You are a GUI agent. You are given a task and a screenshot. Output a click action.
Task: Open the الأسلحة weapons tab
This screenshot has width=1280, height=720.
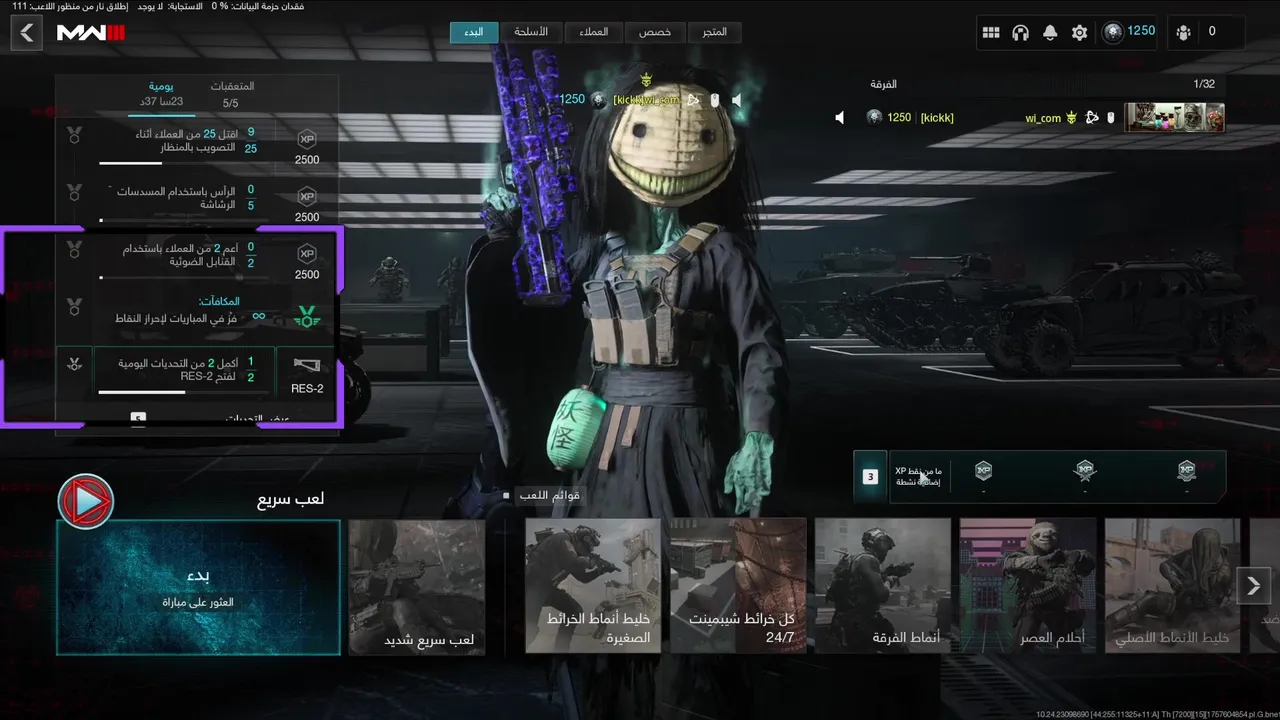(x=531, y=32)
